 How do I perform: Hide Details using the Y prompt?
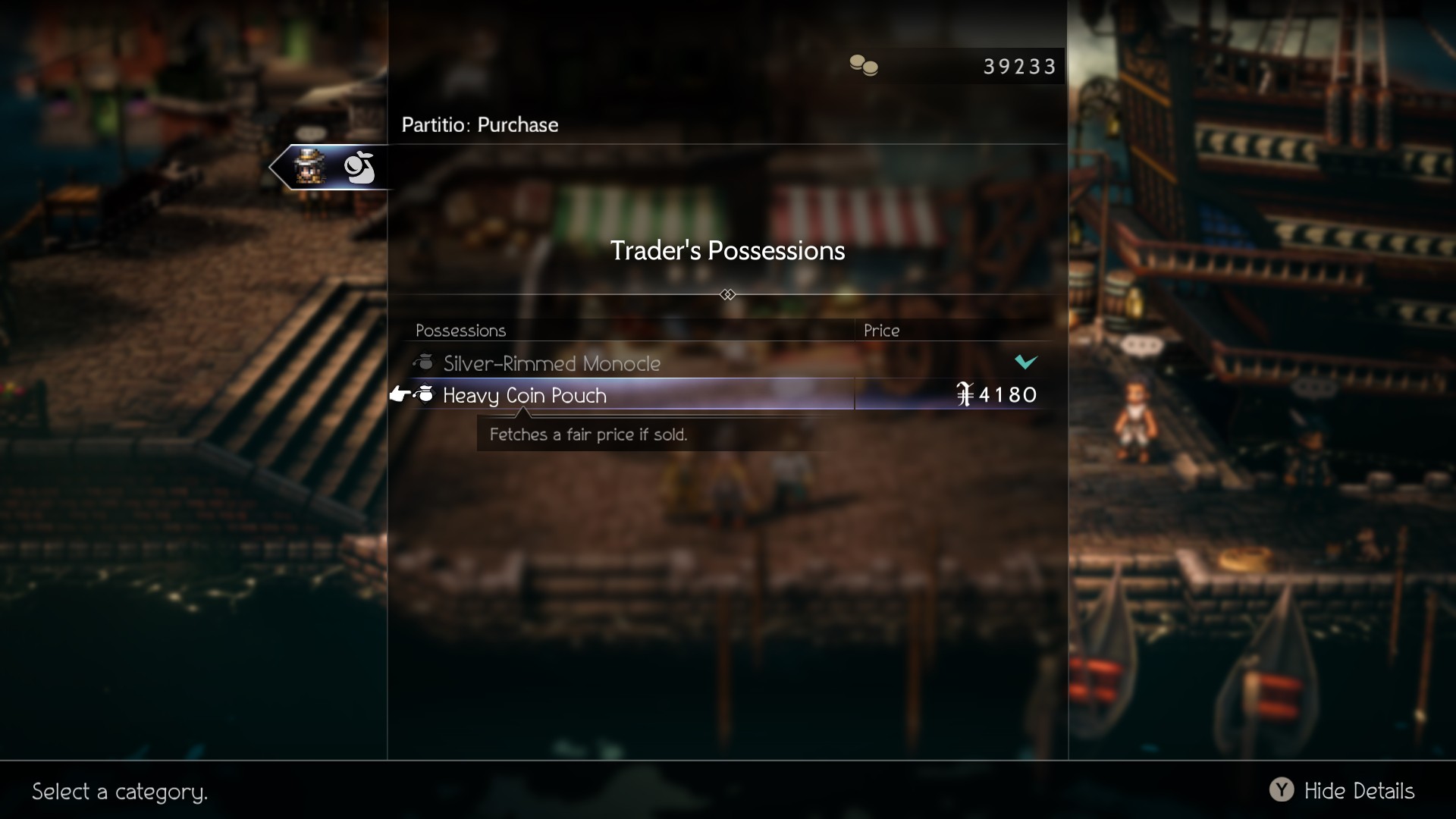(x=1359, y=791)
